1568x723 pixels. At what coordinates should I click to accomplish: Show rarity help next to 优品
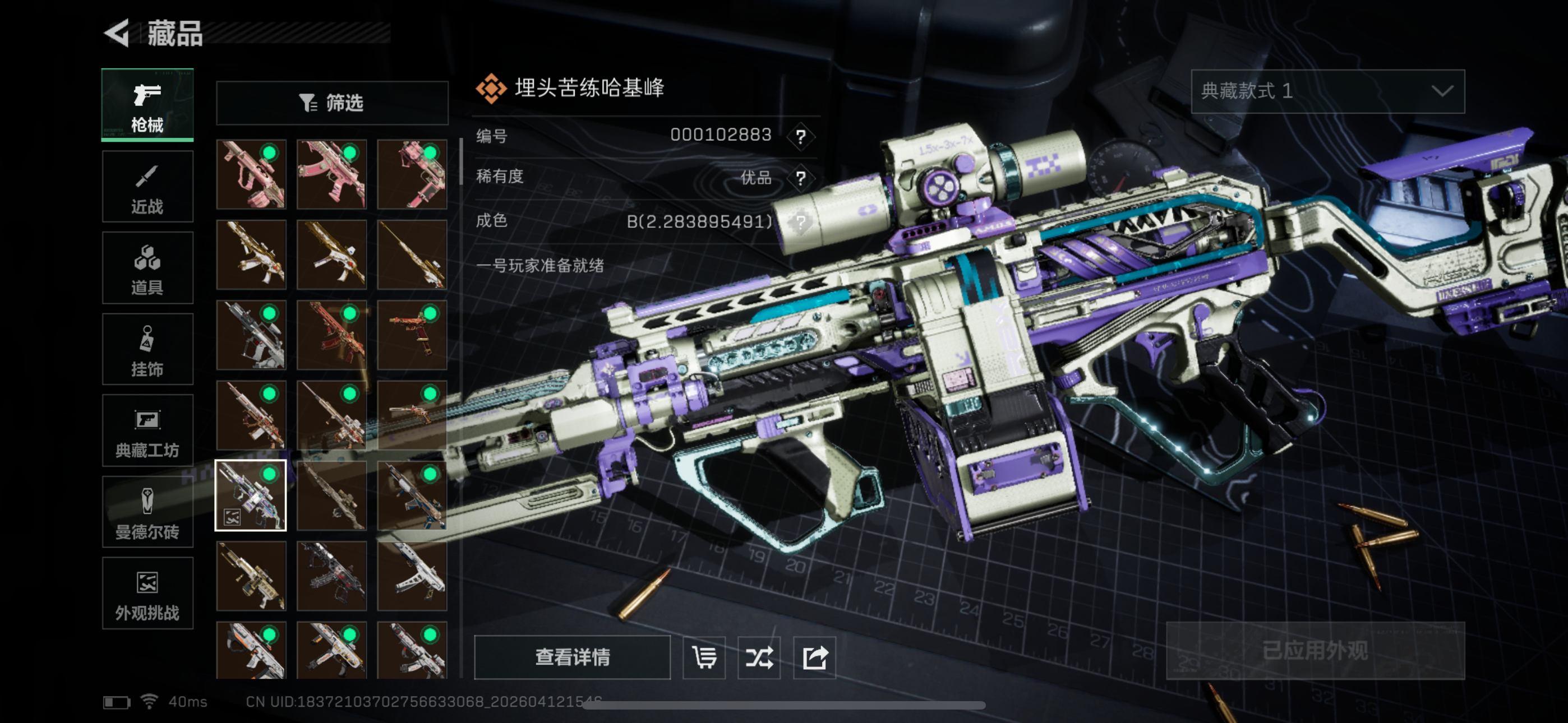point(800,178)
